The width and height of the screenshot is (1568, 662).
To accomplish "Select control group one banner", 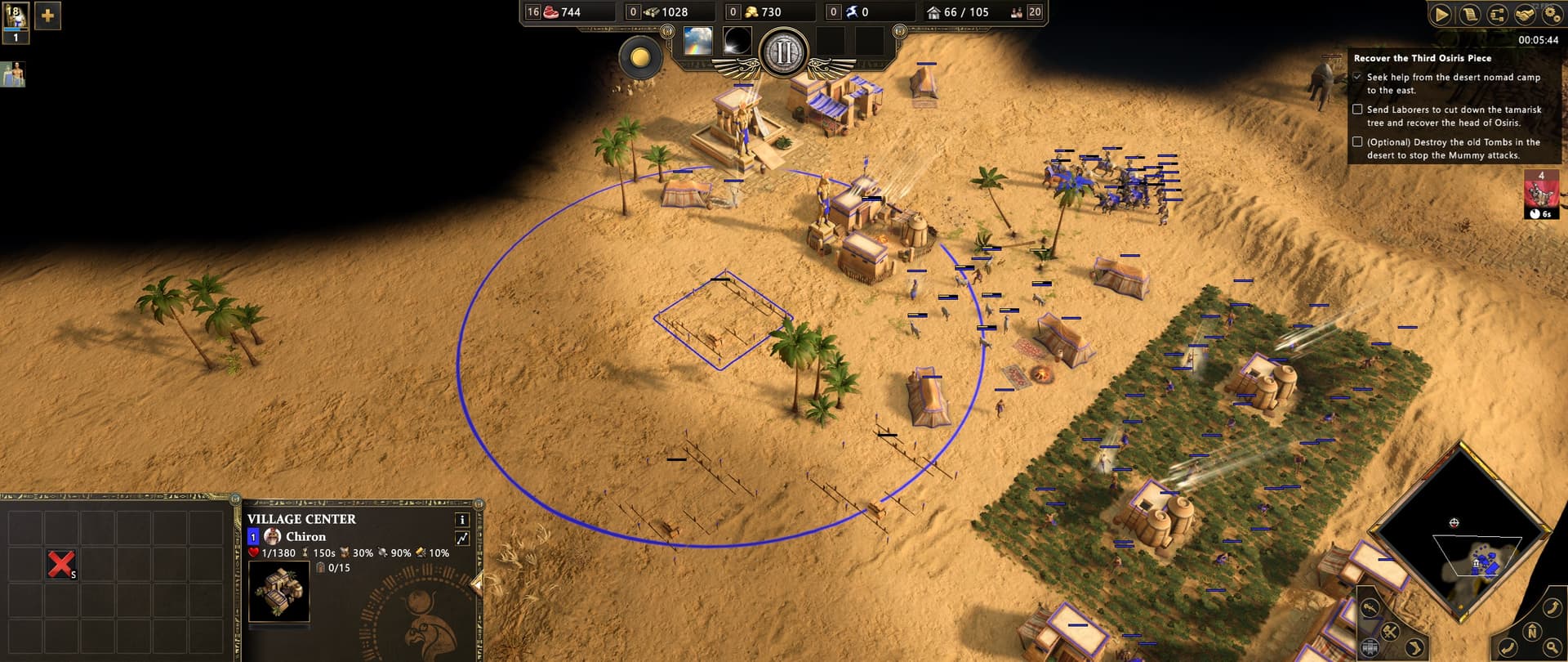I will click(x=16, y=22).
